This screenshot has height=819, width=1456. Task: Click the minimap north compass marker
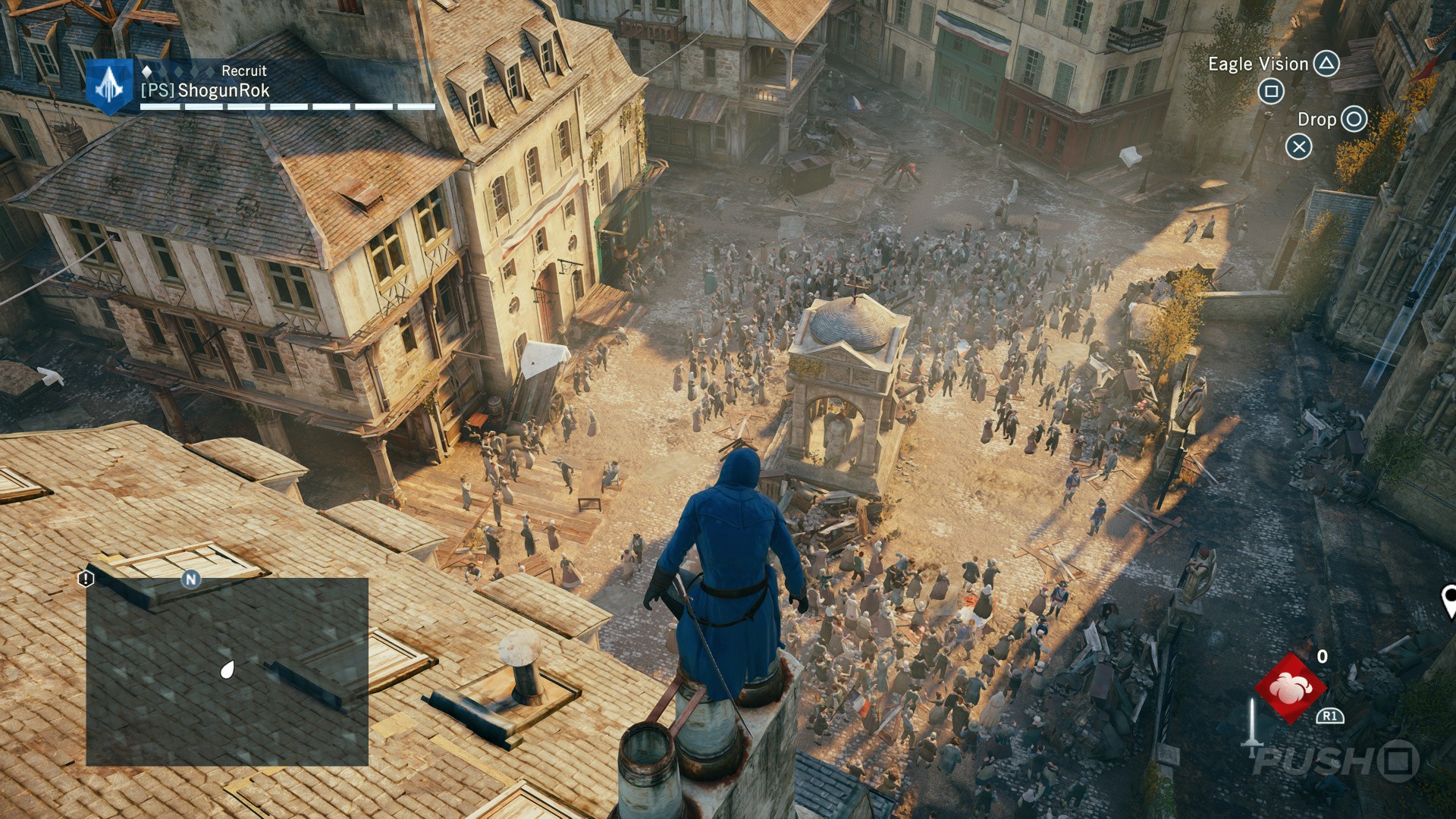pos(190,579)
